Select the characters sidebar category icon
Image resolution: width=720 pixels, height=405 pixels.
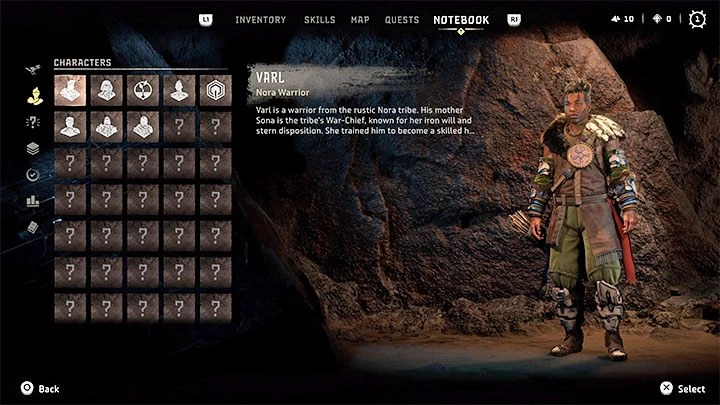coord(32,97)
